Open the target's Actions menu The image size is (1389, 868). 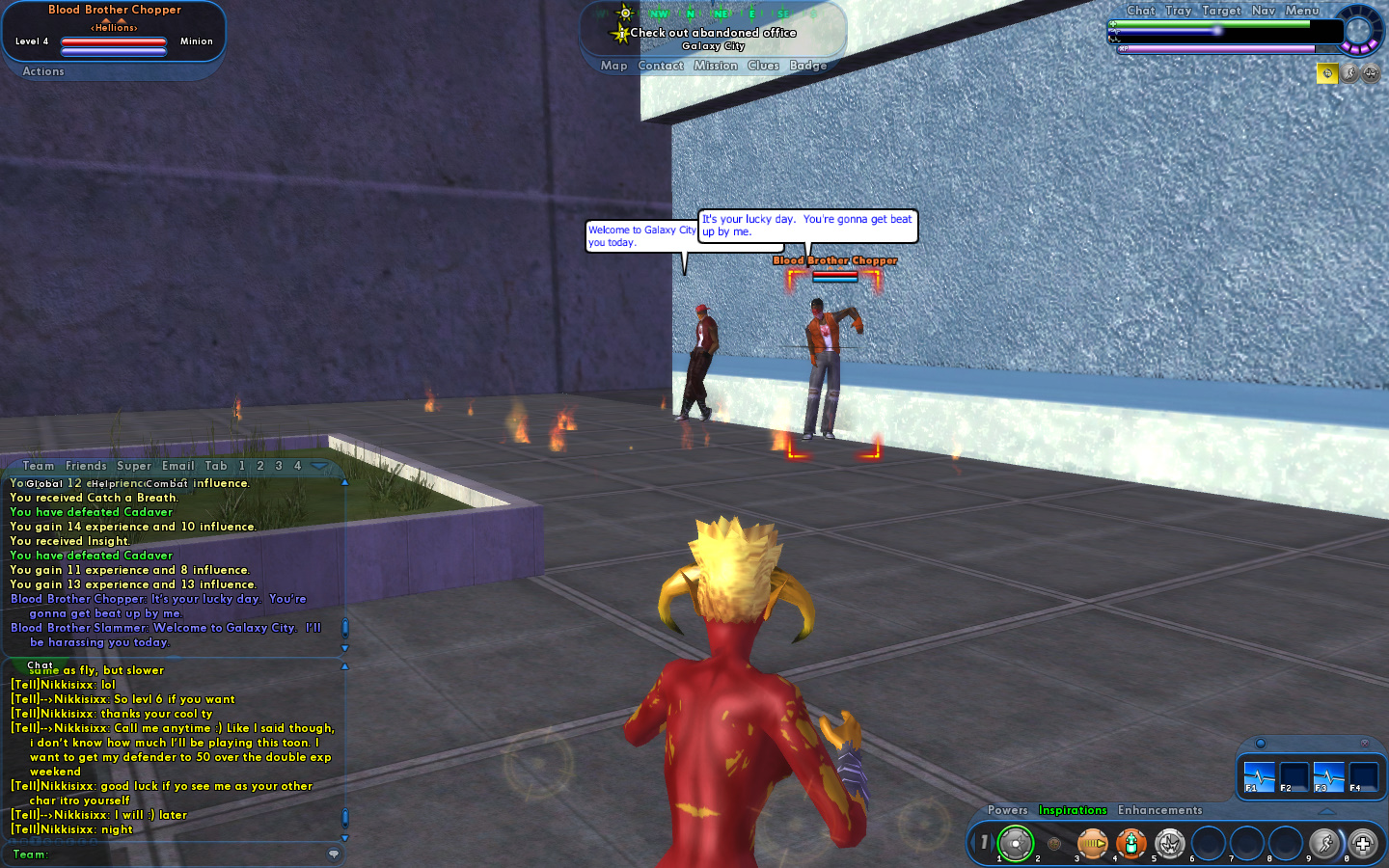coord(43,71)
